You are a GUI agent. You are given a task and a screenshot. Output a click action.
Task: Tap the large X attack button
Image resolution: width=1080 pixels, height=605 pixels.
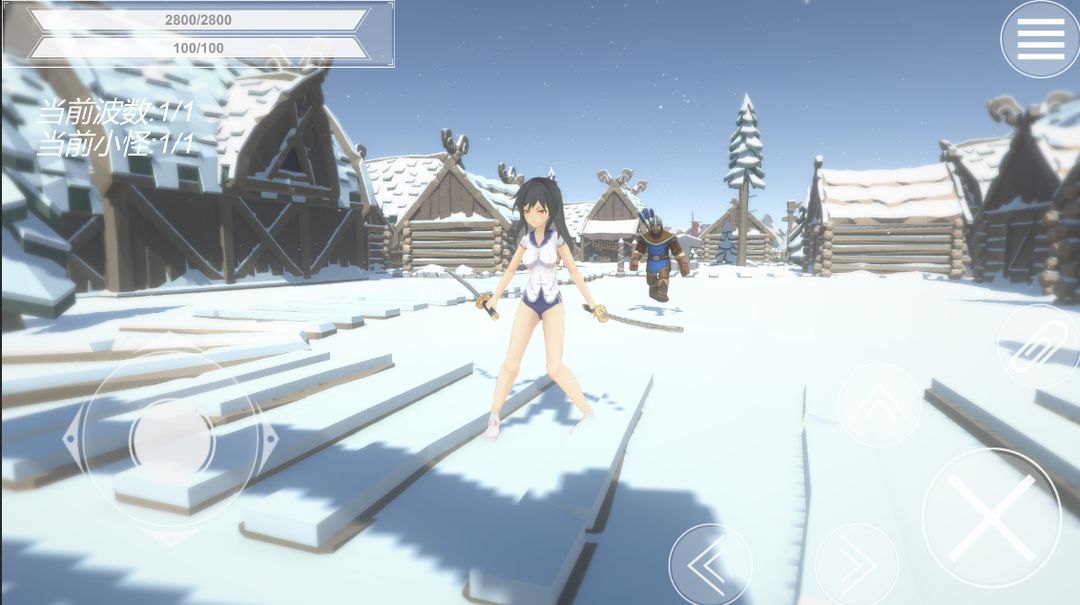991,517
